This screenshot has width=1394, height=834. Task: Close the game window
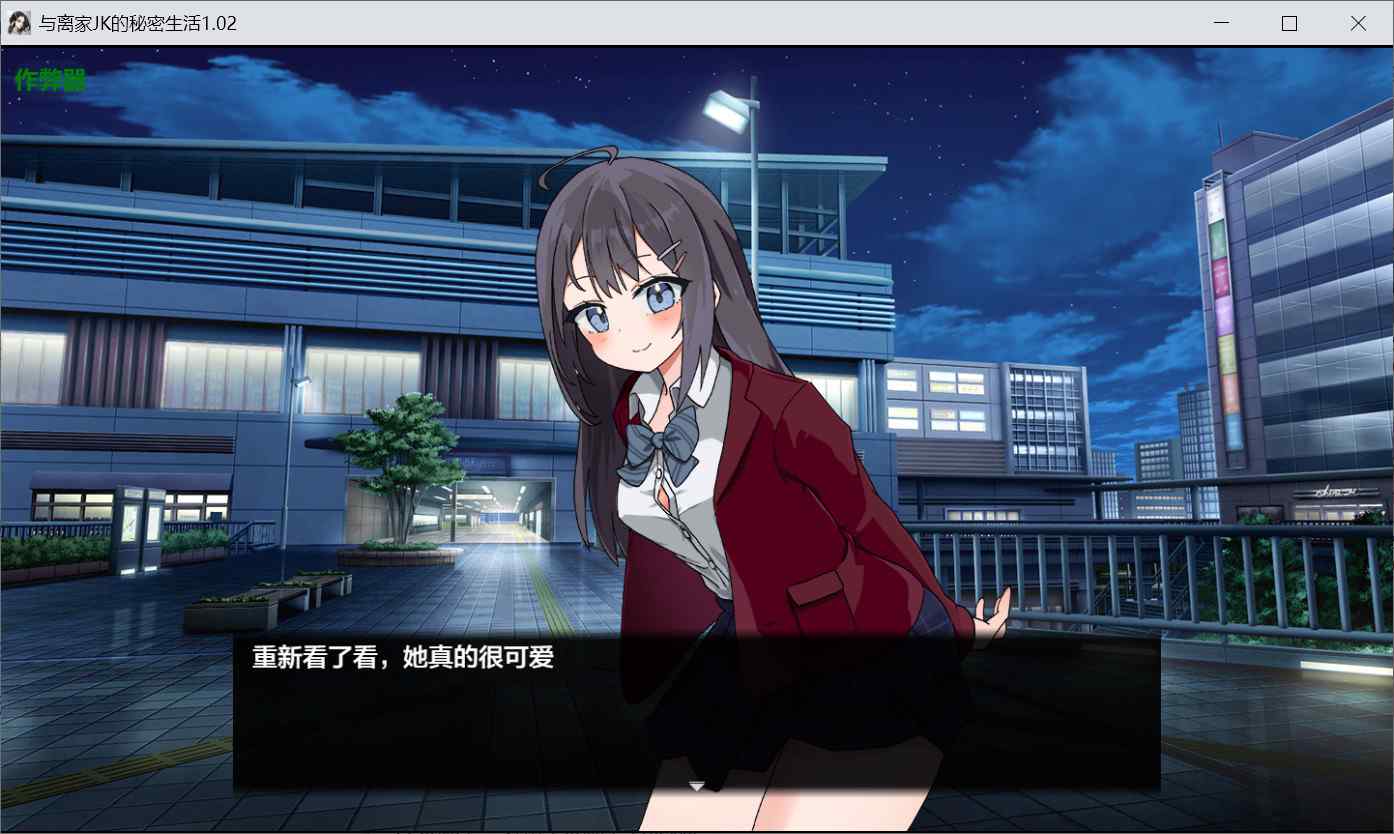(1357, 23)
